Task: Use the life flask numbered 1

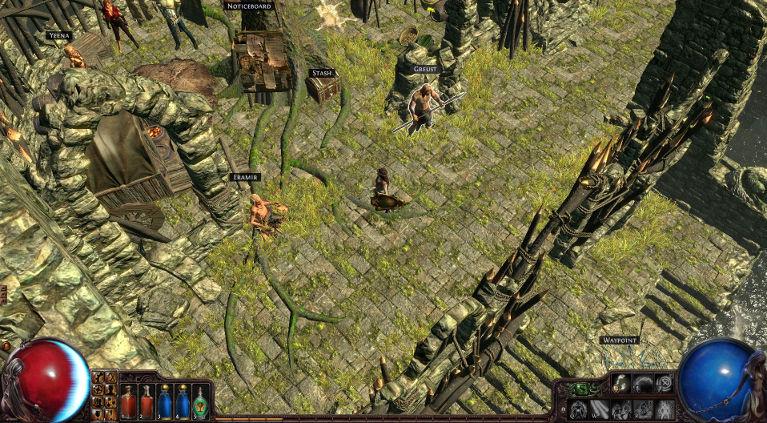Action: [128, 401]
